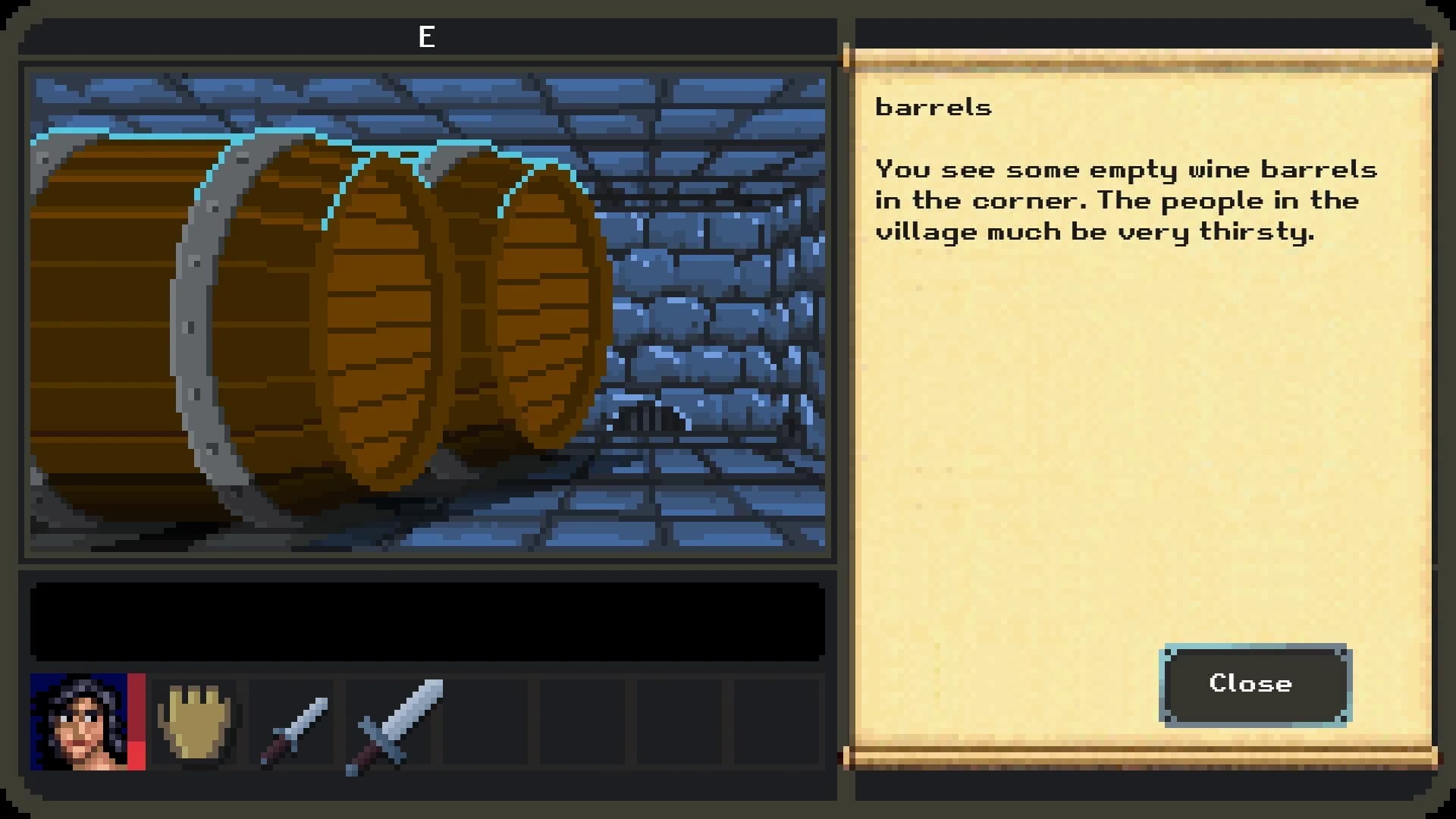Click the black message log area
Screen dimensions: 1456x819
tap(427, 620)
